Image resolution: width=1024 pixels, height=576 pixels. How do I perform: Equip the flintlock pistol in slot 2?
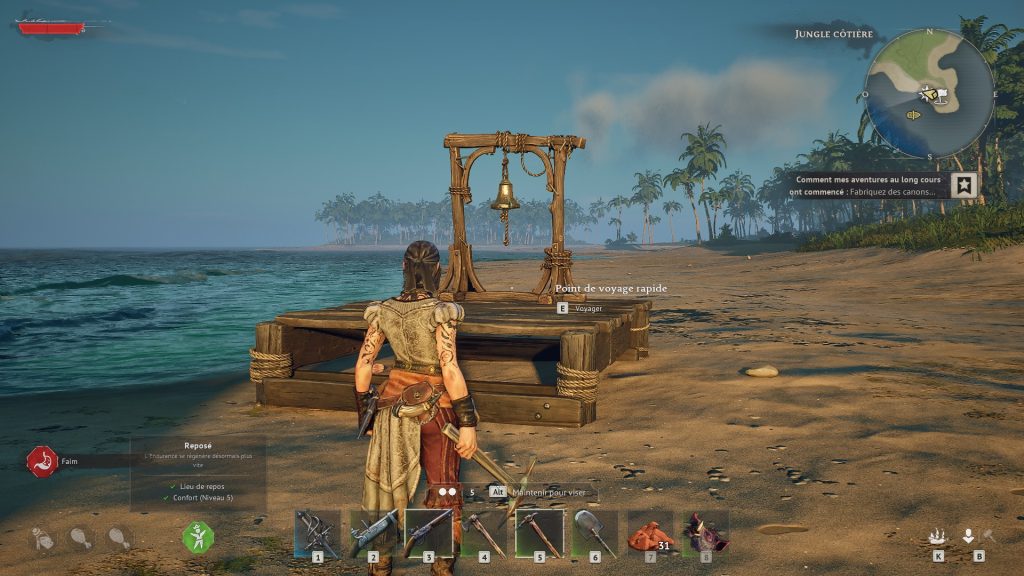pos(372,531)
